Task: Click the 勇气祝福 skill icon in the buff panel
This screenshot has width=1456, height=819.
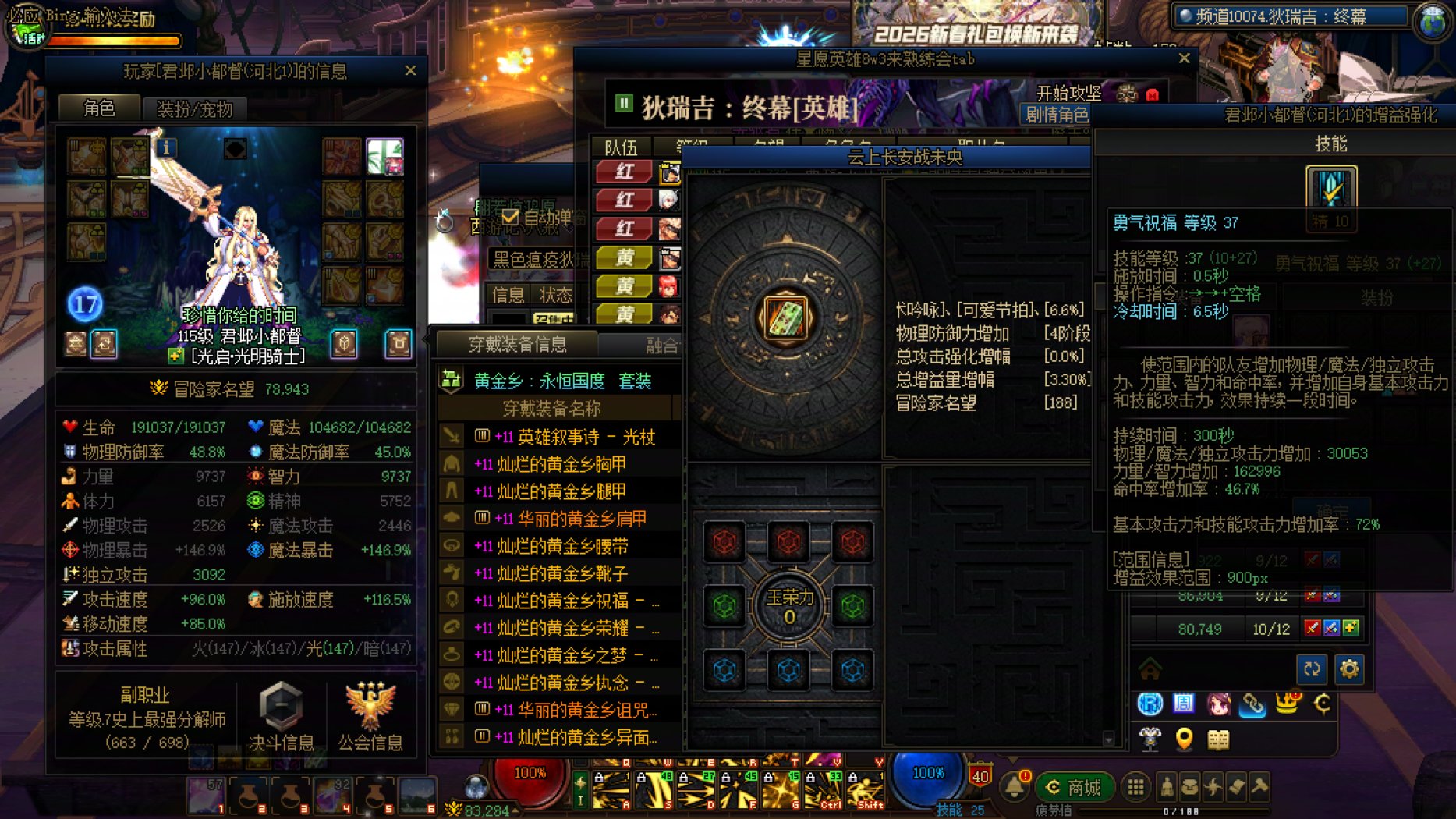Action: point(1333,187)
